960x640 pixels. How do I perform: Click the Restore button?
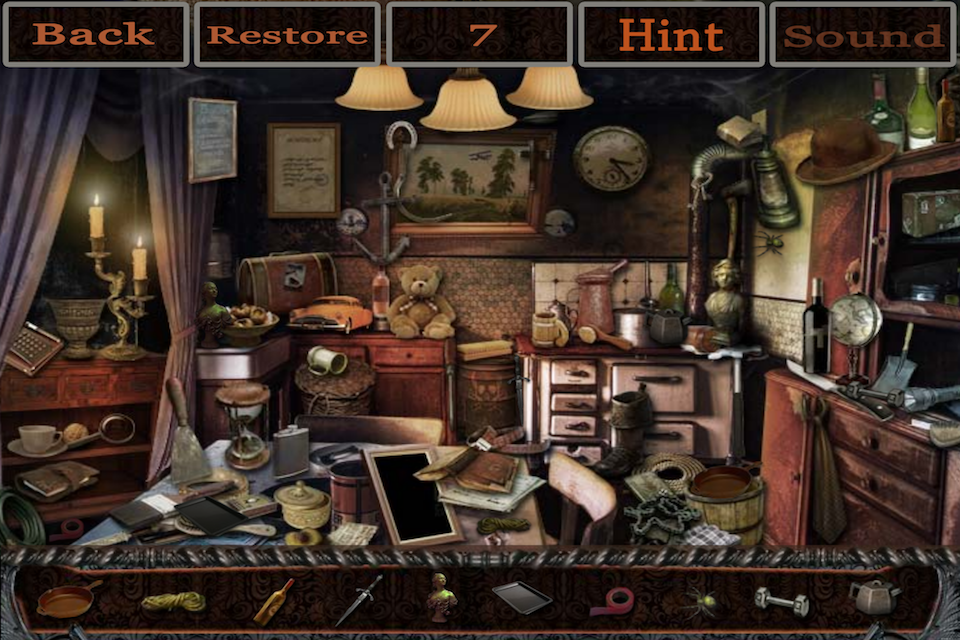pyautogui.click(x=287, y=35)
